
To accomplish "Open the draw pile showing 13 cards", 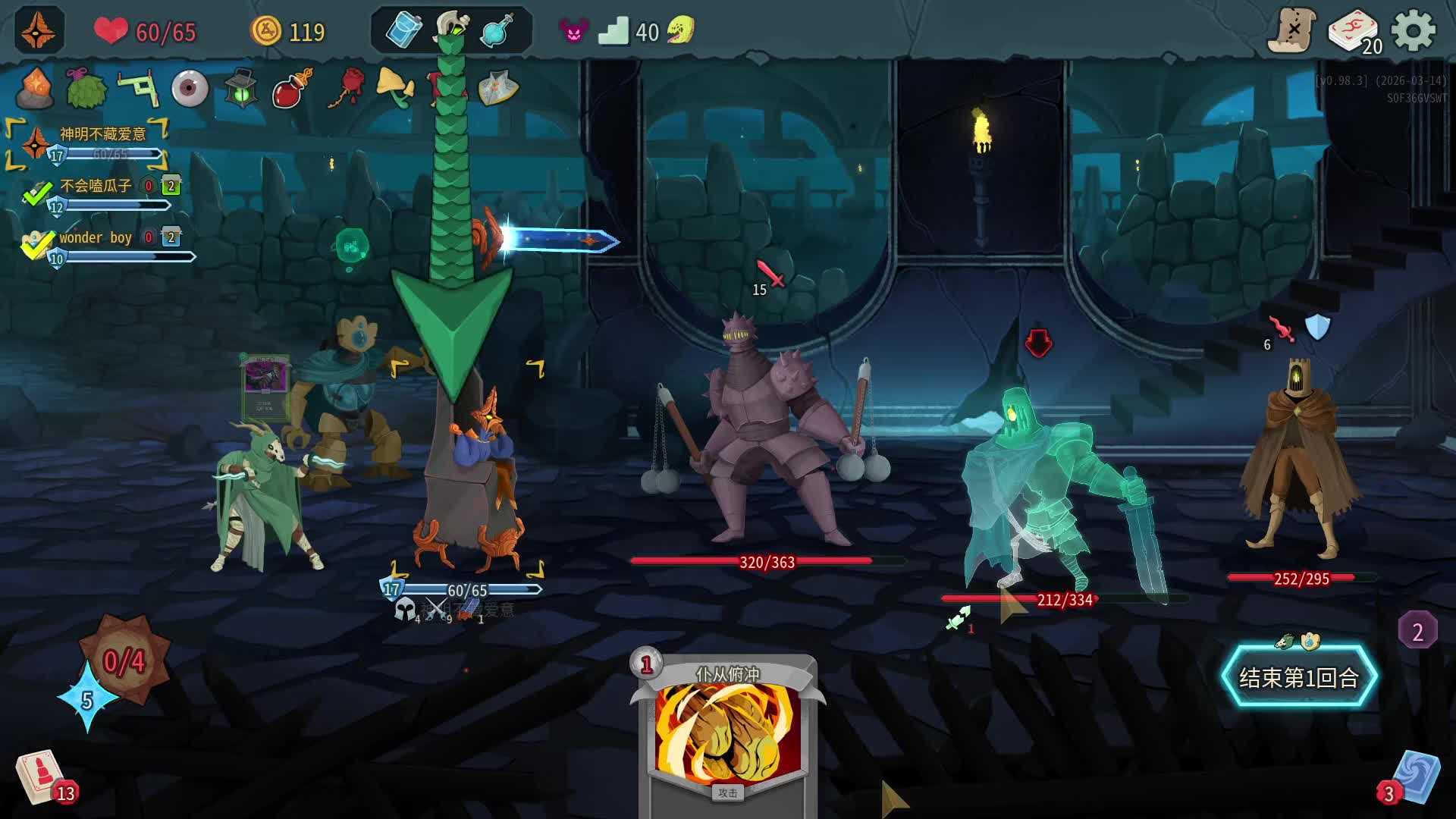I will pyautogui.click(x=42, y=777).
